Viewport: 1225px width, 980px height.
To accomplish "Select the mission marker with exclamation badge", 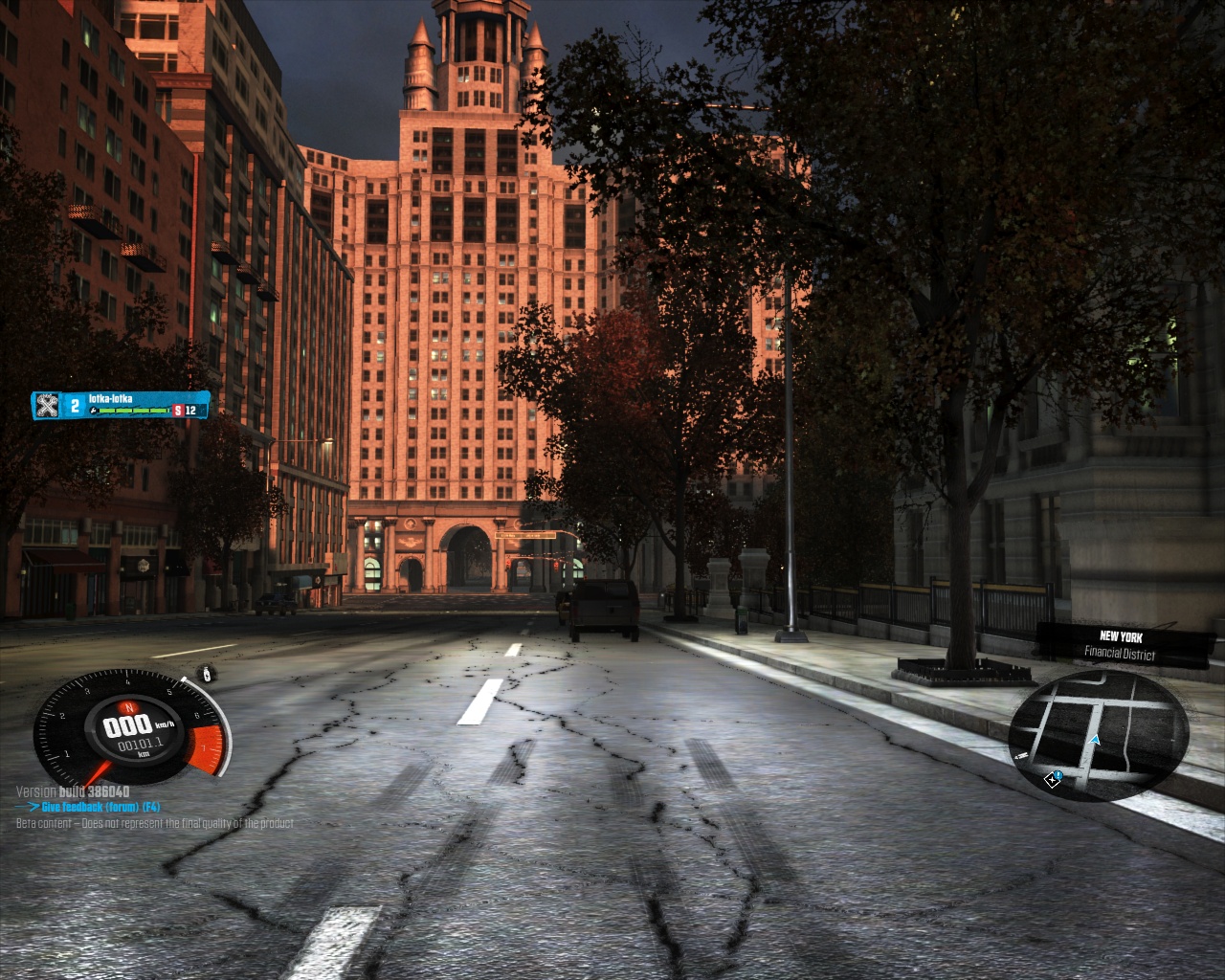I will tap(1054, 779).
